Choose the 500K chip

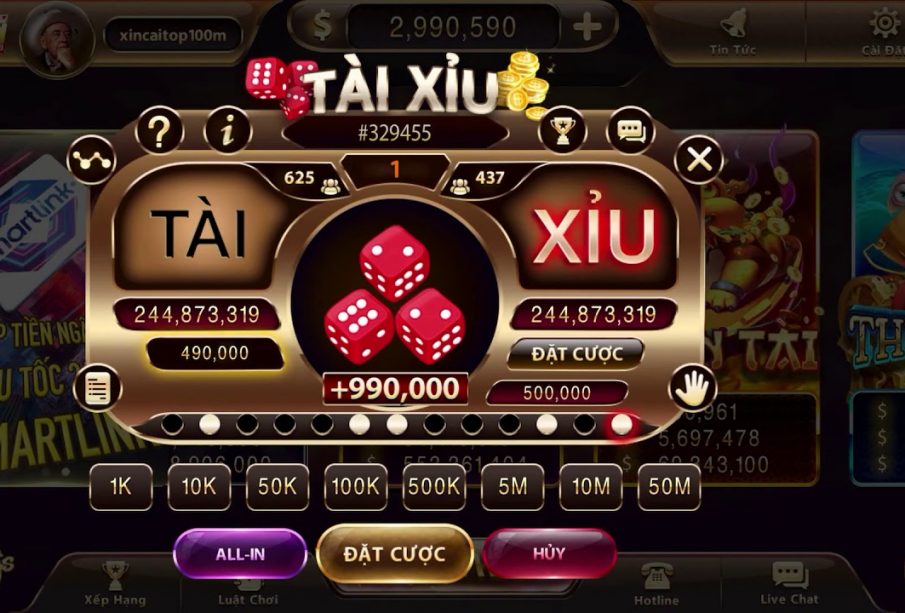433,487
